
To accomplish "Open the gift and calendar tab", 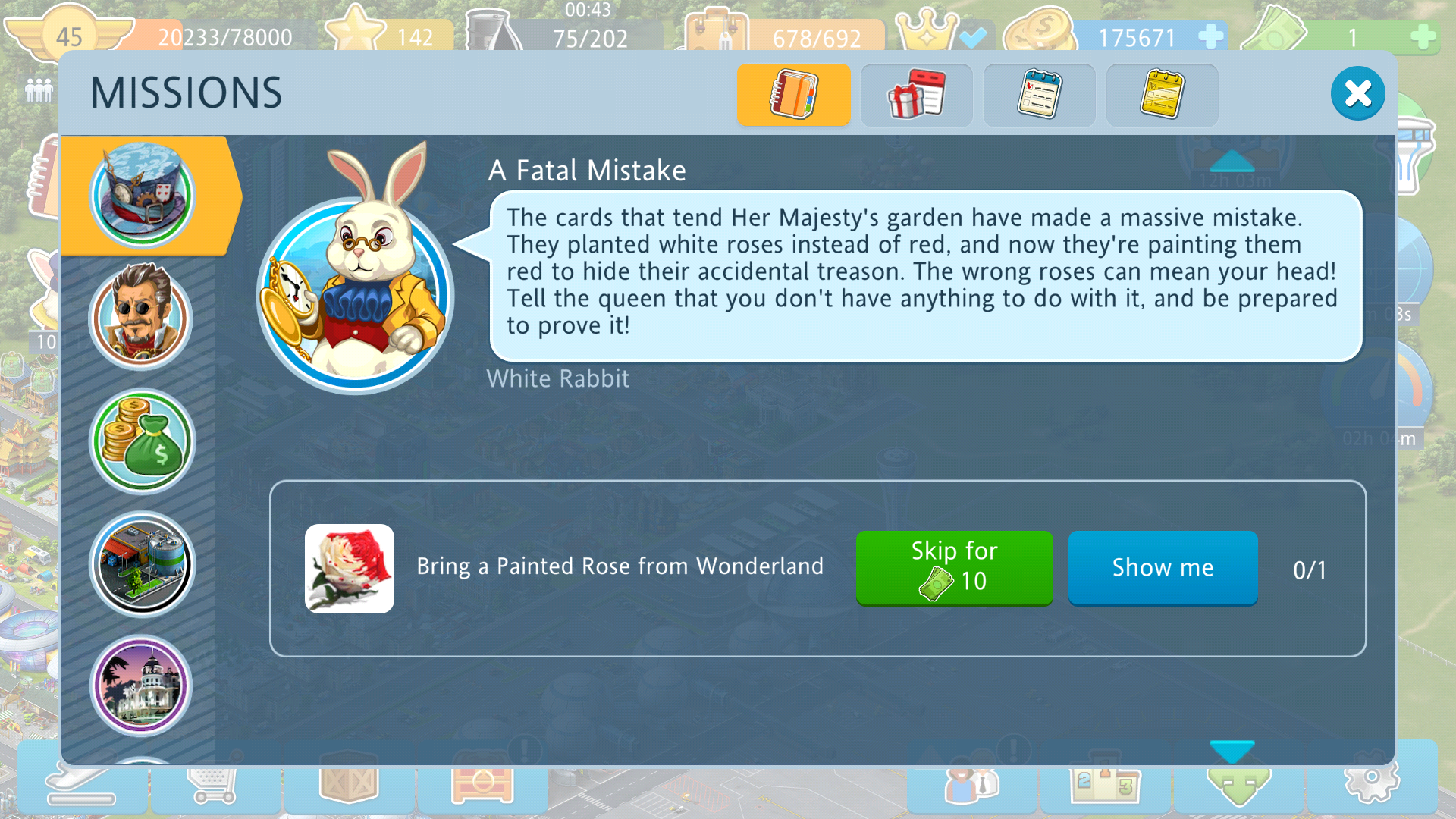I will coord(916,95).
